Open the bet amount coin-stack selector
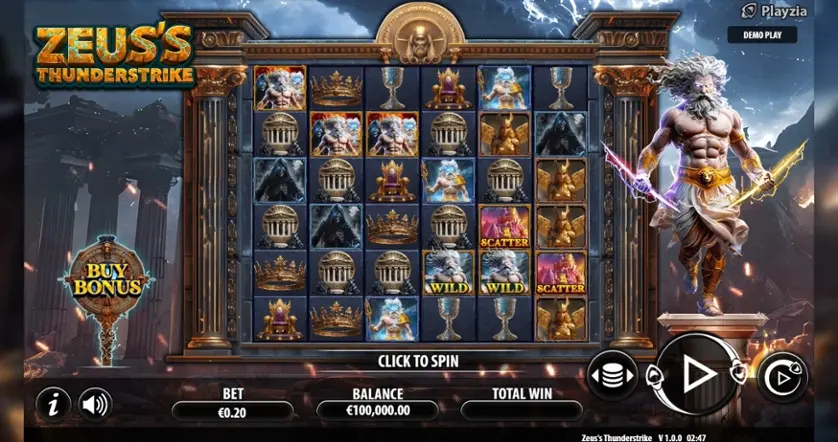The width and height of the screenshot is (838, 442). click(611, 376)
